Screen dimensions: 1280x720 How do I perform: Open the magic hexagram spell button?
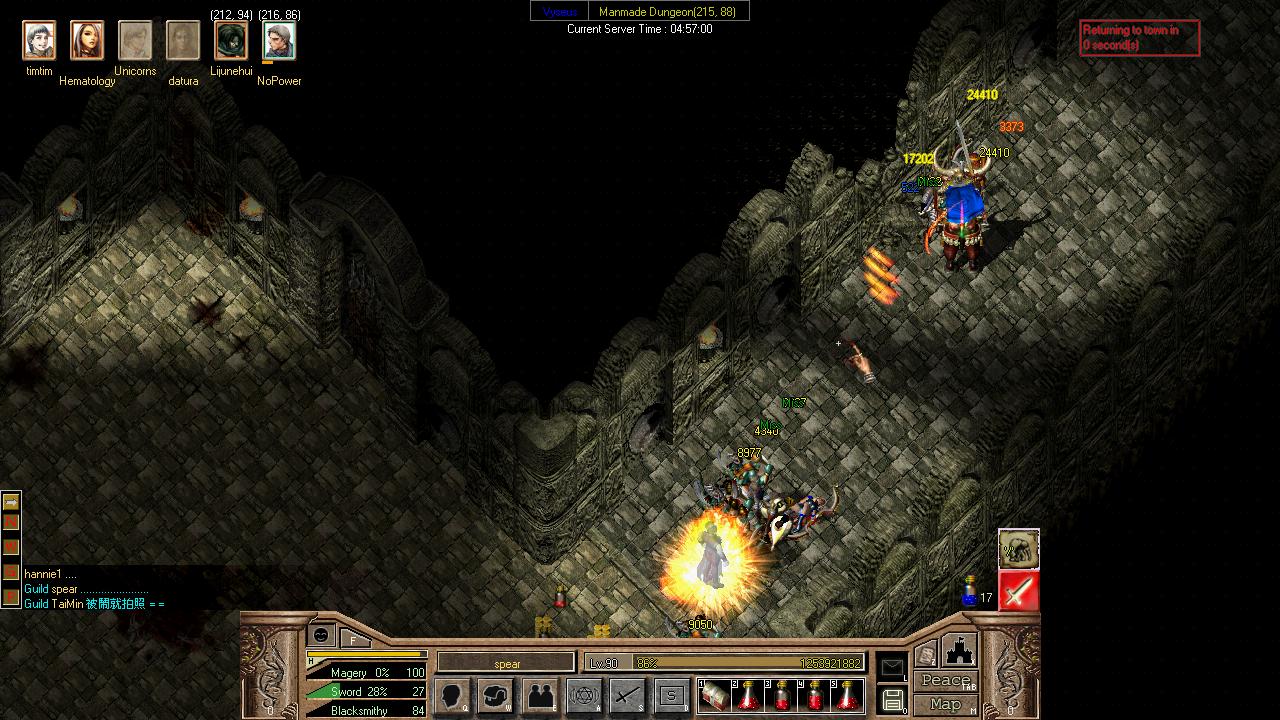point(584,695)
